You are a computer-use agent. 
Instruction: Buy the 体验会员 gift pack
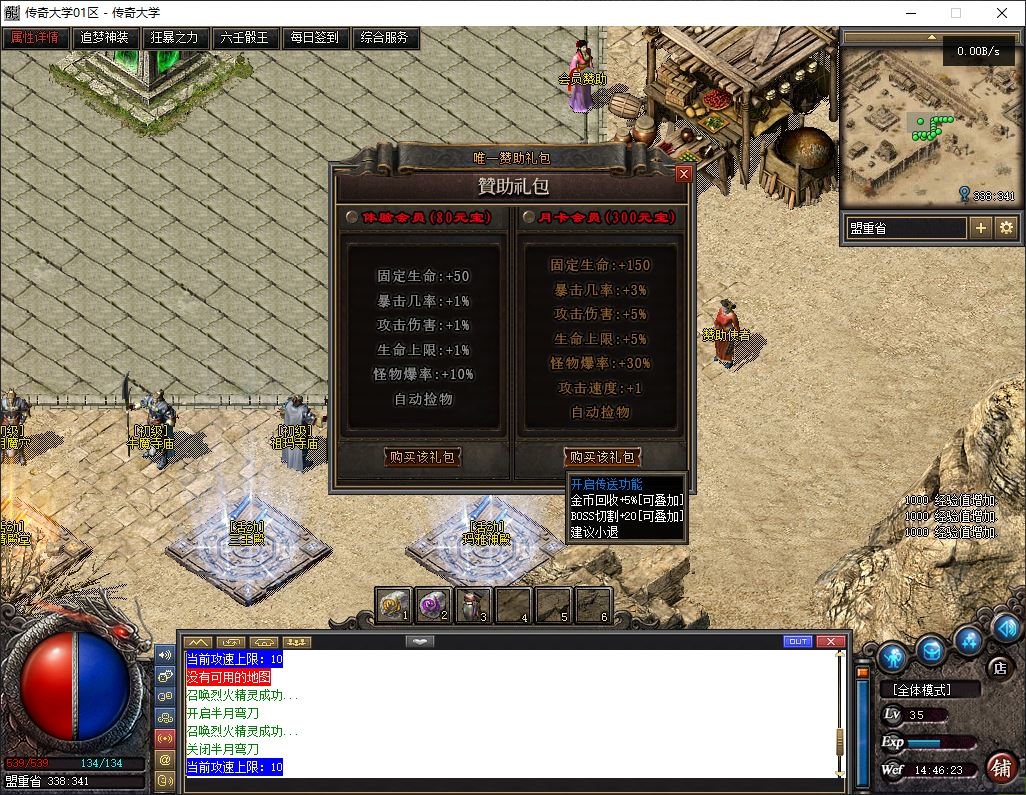[423, 457]
